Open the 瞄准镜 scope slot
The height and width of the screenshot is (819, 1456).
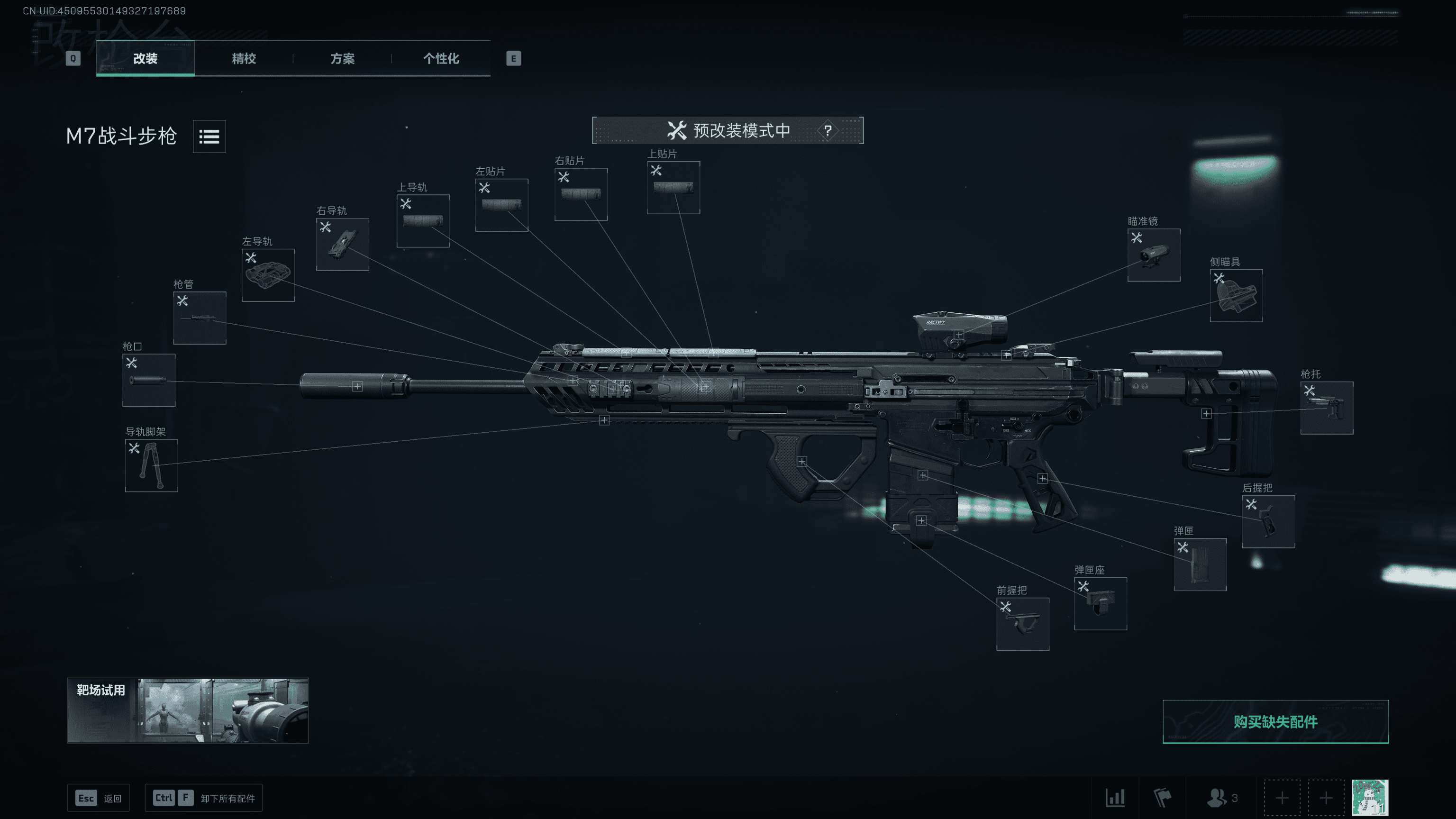pyautogui.click(x=1154, y=255)
